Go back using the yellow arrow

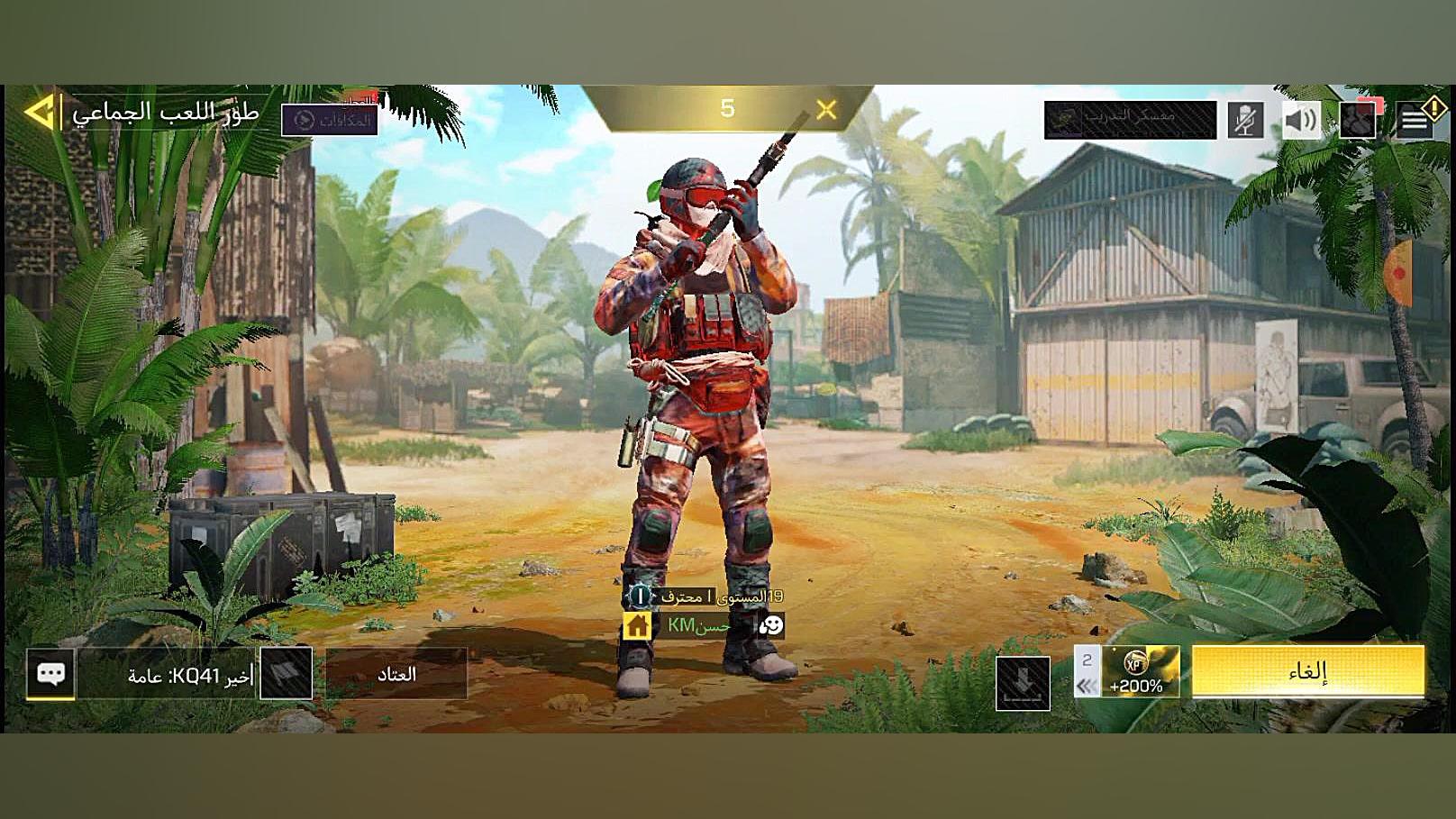pyautogui.click(x=40, y=113)
